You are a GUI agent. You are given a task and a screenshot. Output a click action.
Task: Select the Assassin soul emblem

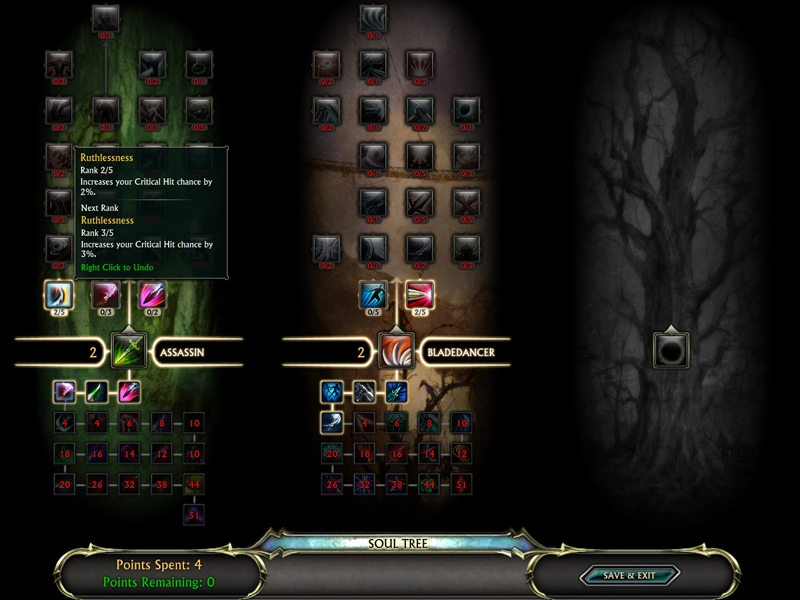[x=129, y=351]
